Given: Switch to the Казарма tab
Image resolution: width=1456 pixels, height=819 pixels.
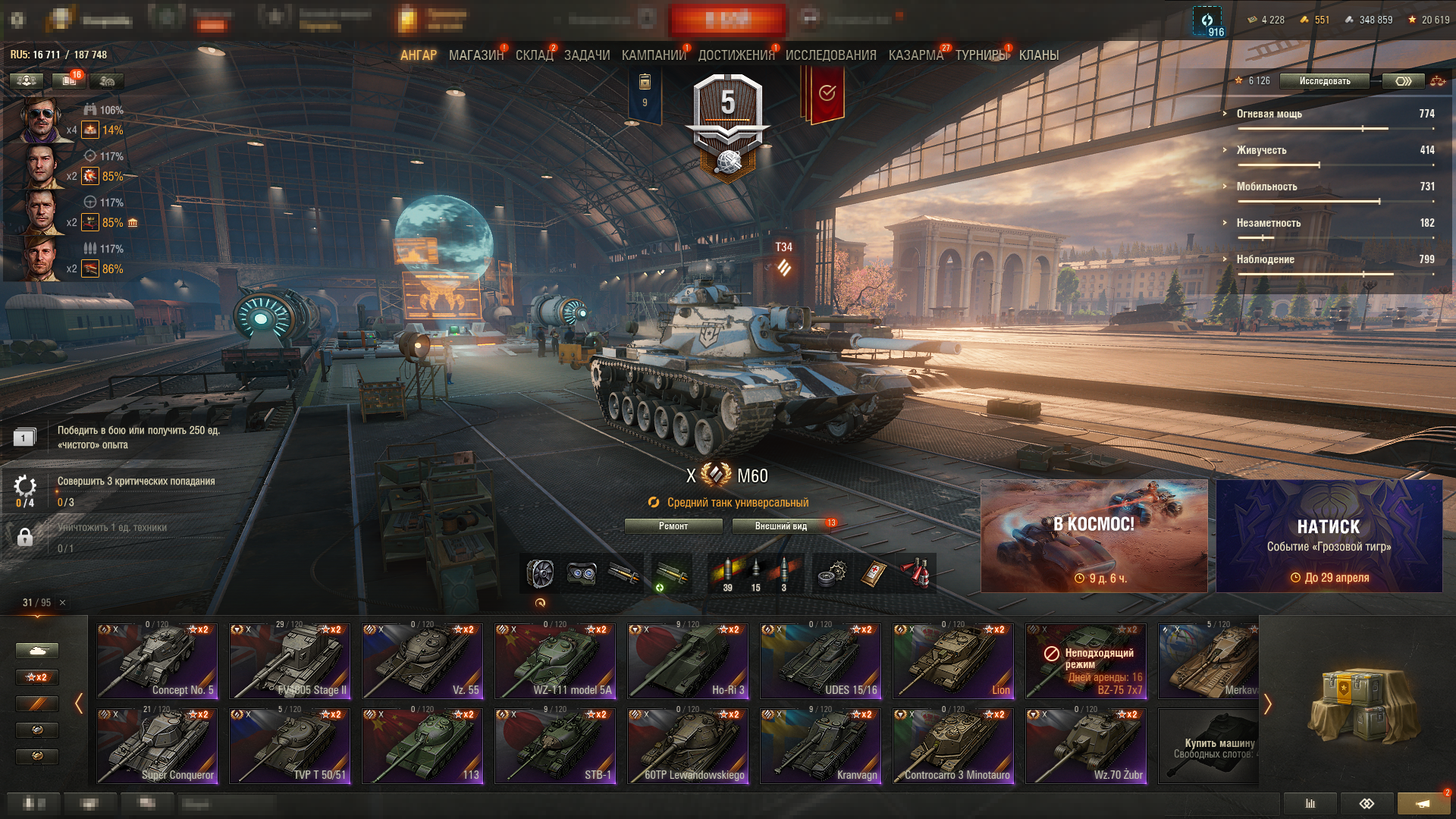Looking at the screenshot, I should 915,55.
